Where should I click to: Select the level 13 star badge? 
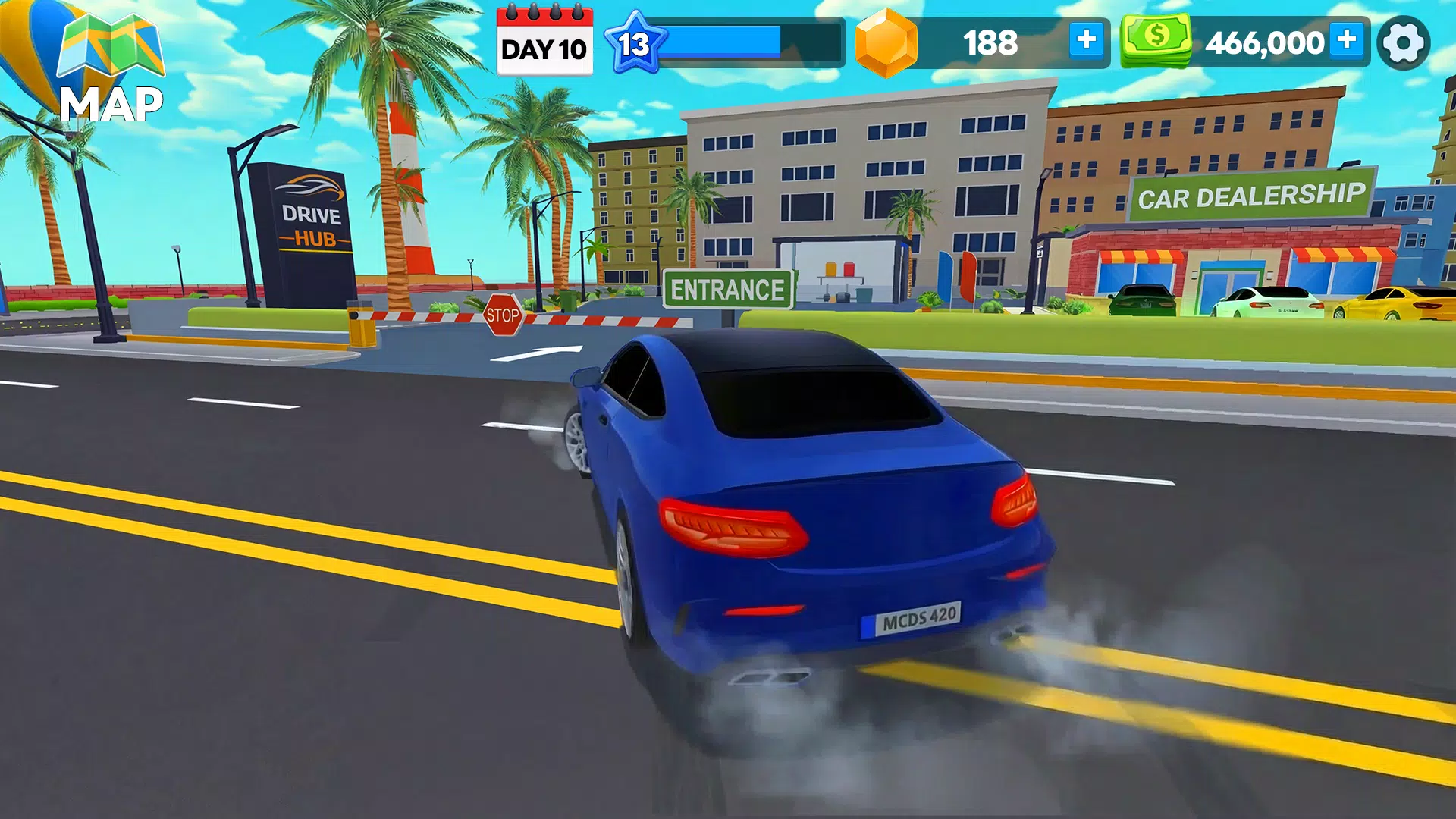point(634,42)
